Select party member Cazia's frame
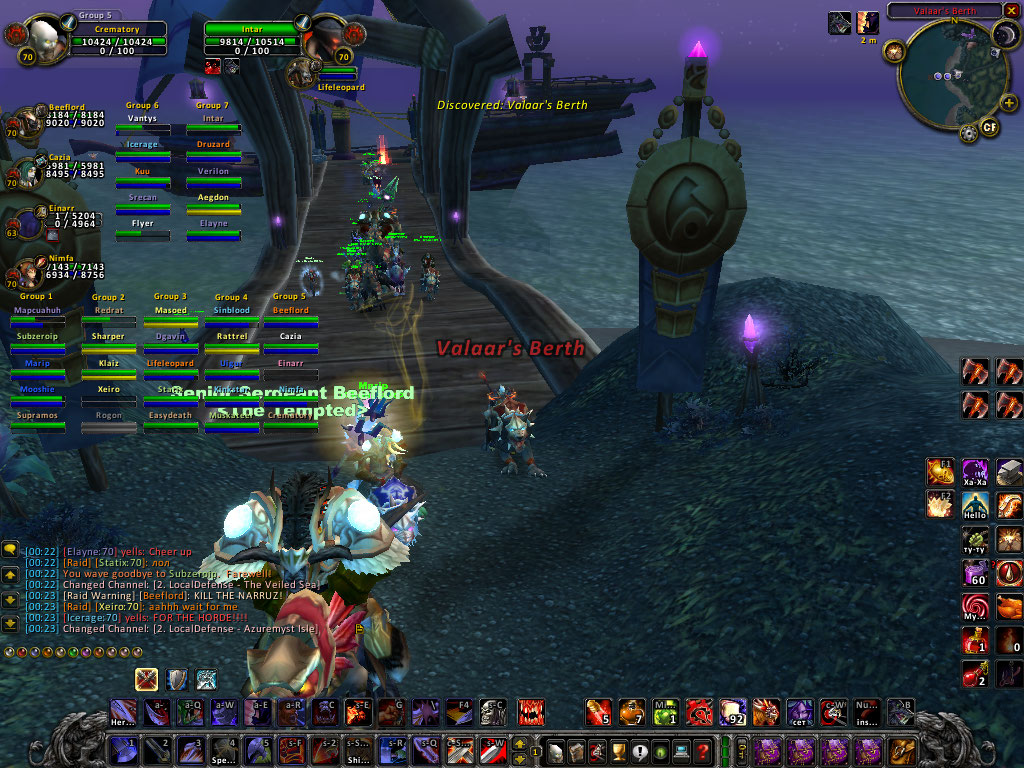 [28, 170]
